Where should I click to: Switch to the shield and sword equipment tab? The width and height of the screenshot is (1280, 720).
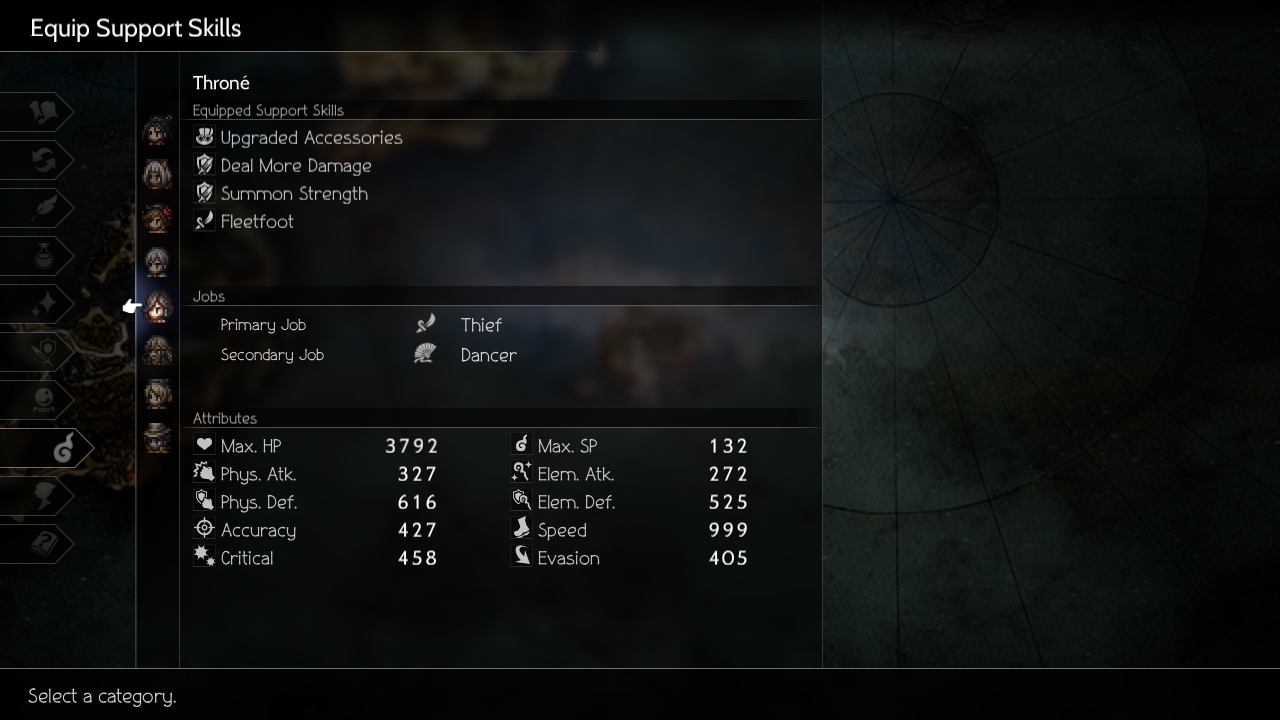42,352
